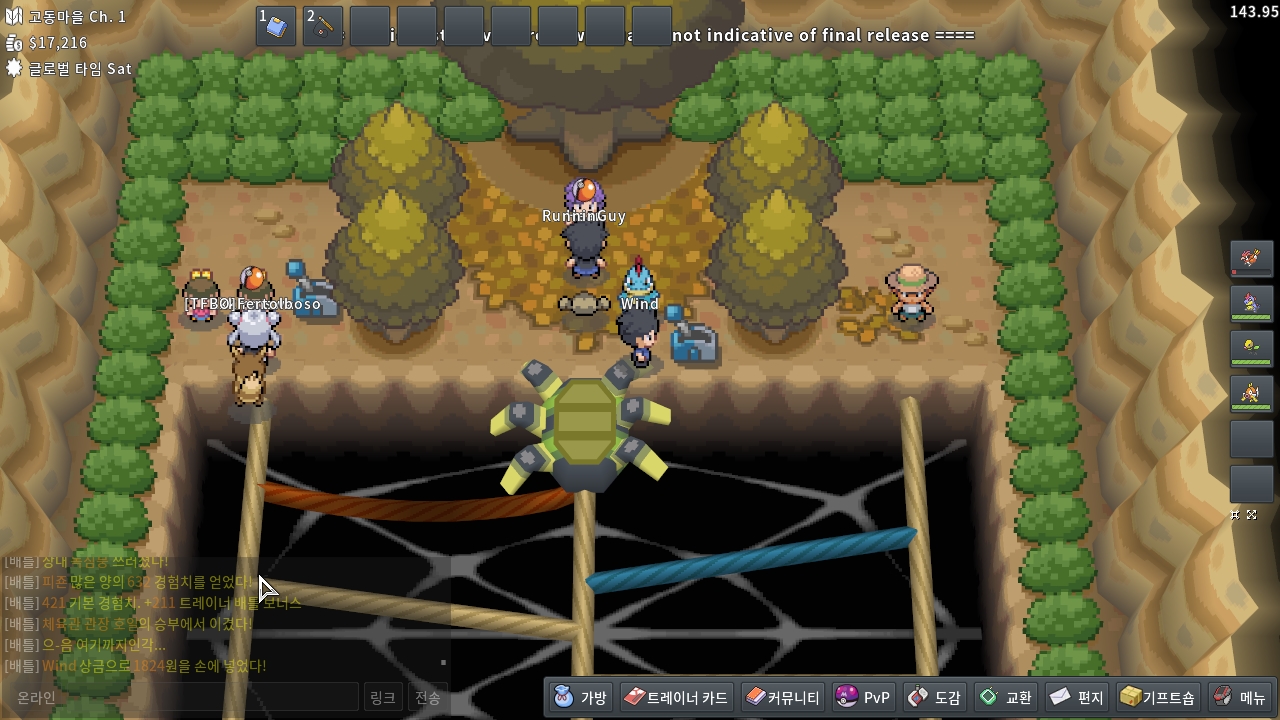Open the 트레이너 카드 (trainer card)

677,697
